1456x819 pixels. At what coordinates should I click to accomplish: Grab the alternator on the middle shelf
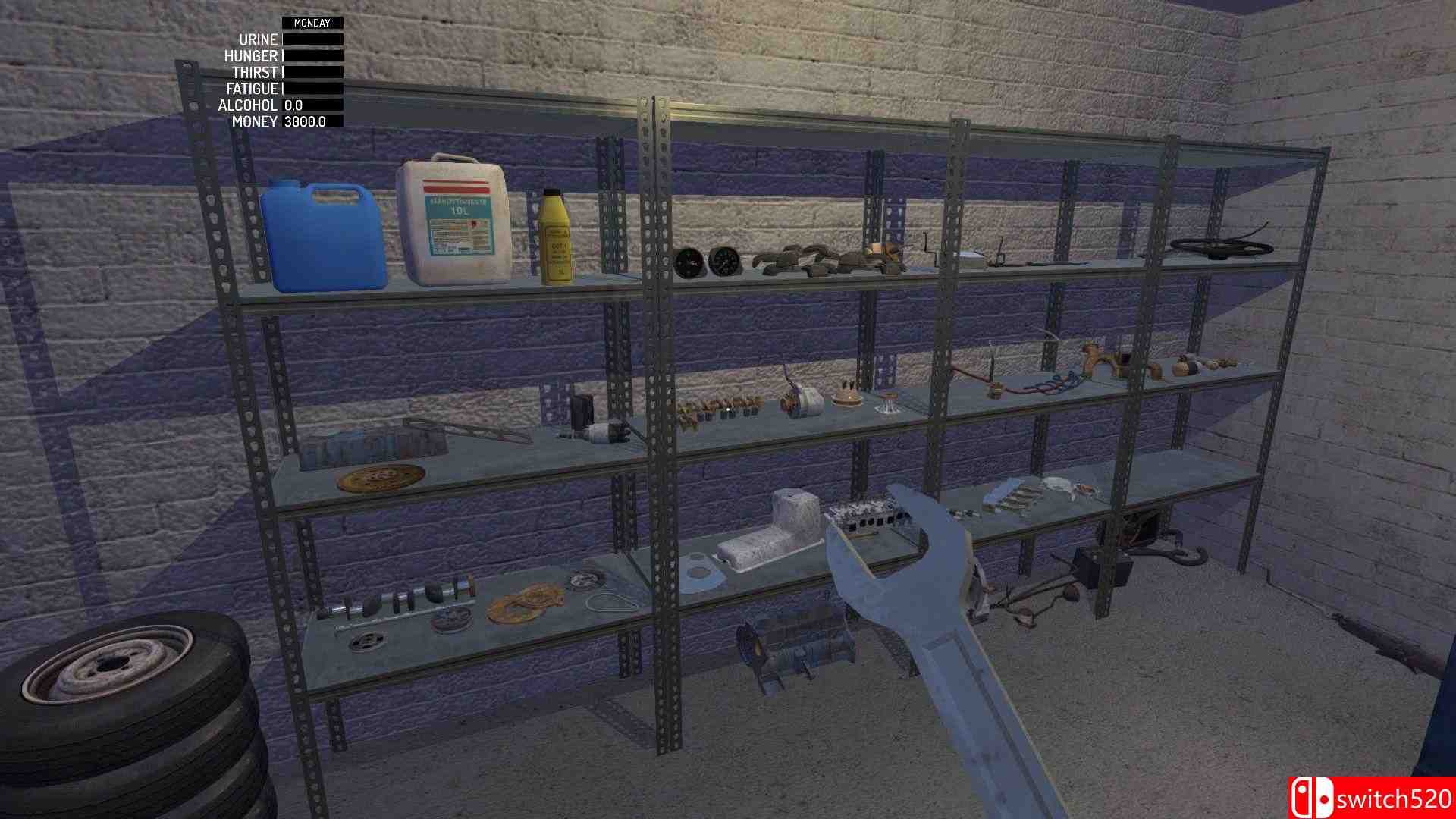[801, 402]
